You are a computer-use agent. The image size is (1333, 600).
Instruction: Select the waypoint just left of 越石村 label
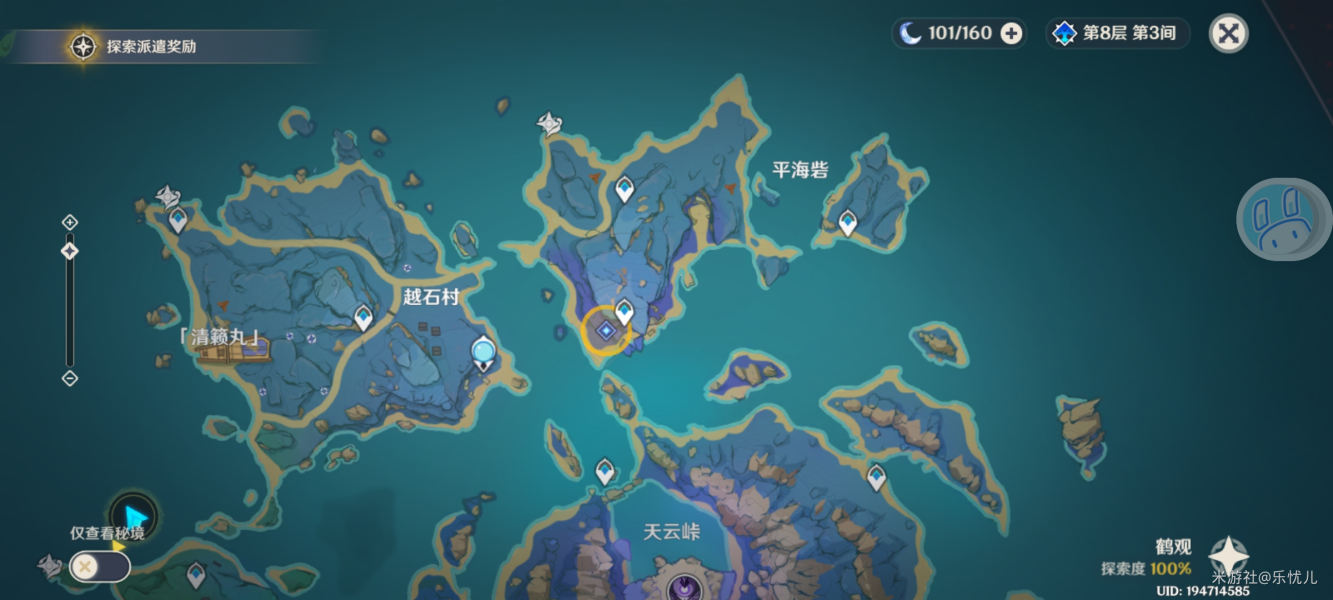(x=364, y=317)
